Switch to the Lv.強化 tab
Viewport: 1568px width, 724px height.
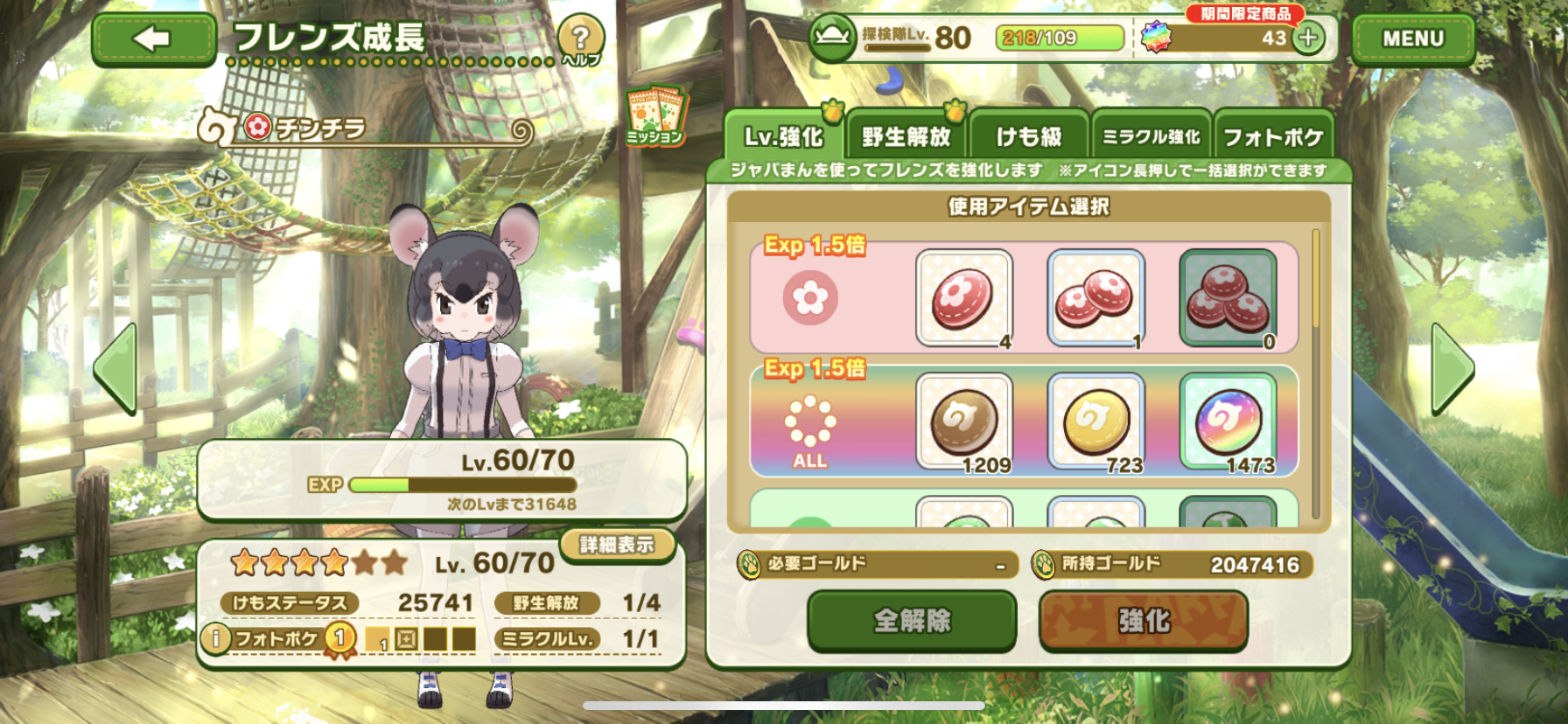(x=783, y=137)
